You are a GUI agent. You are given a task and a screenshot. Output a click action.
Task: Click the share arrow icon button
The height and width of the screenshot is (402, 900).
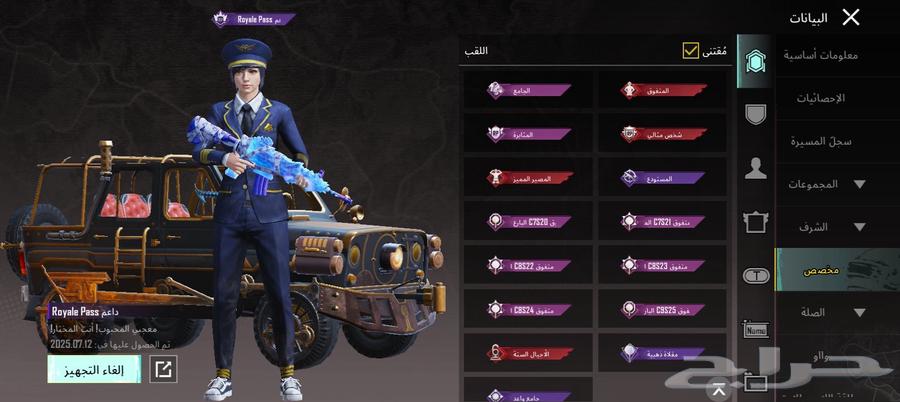click(x=163, y=369)
